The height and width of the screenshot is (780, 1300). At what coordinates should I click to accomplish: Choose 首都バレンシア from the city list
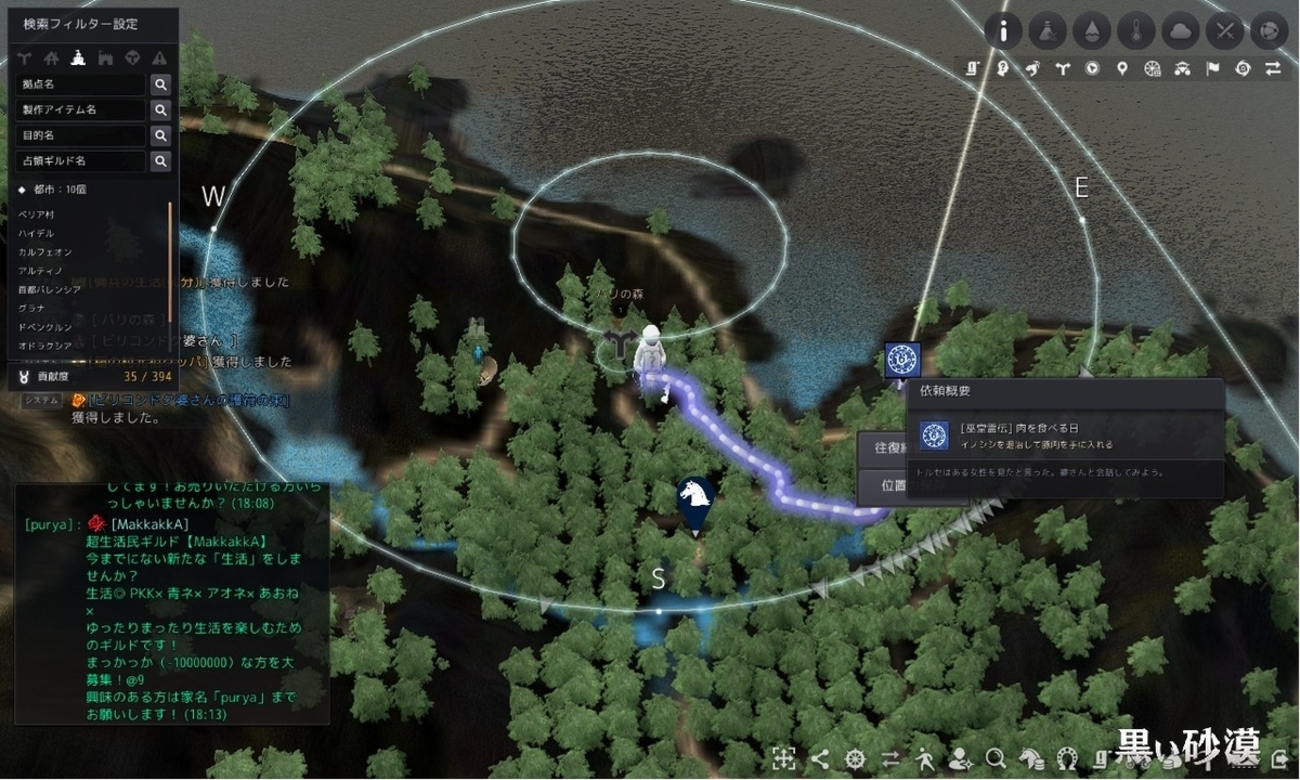coord(49,290)
